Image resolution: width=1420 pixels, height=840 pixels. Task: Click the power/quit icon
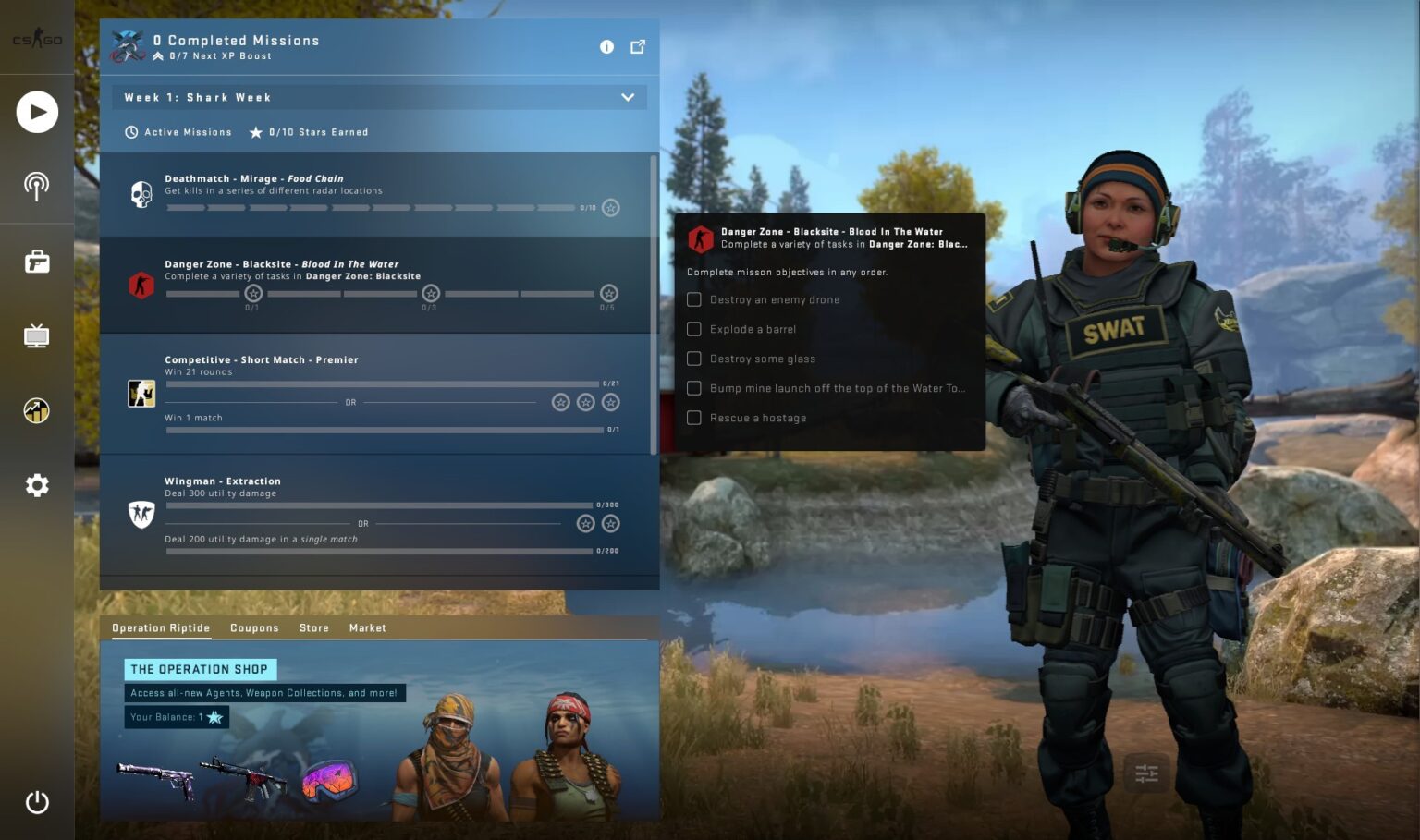tap(37, 802)
